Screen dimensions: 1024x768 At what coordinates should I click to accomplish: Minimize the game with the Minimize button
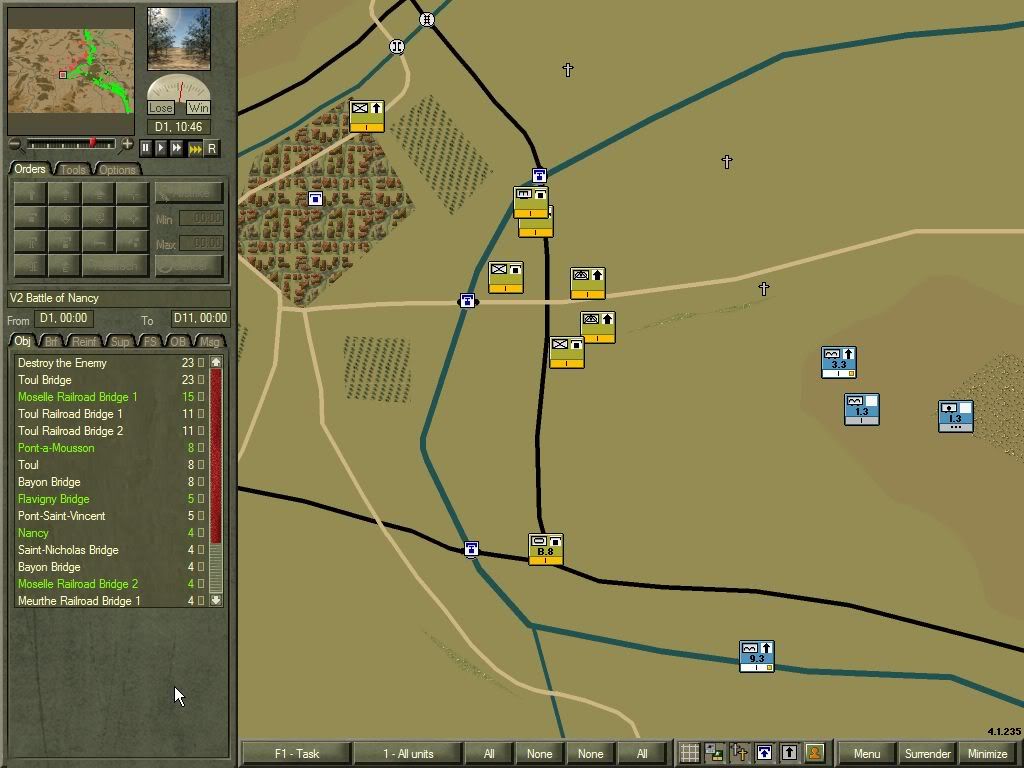point(987,754)
